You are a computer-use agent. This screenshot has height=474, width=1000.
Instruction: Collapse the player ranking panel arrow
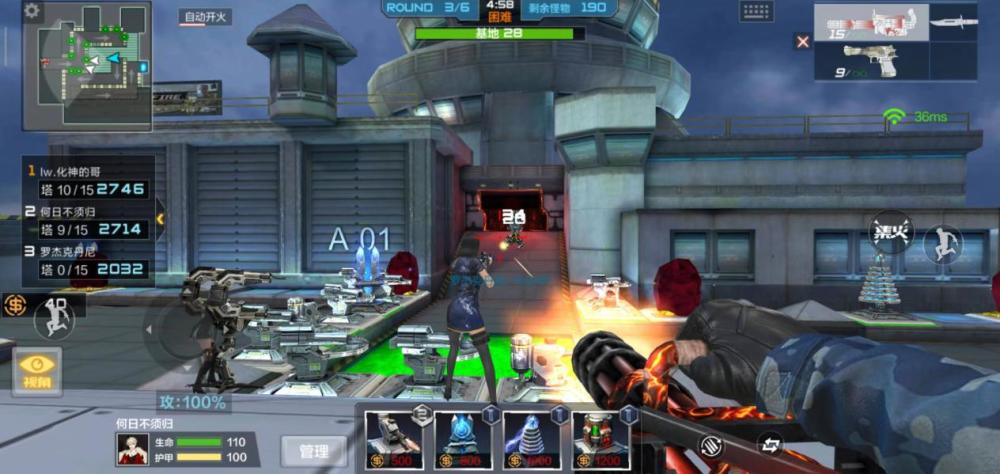pos(159,218)
